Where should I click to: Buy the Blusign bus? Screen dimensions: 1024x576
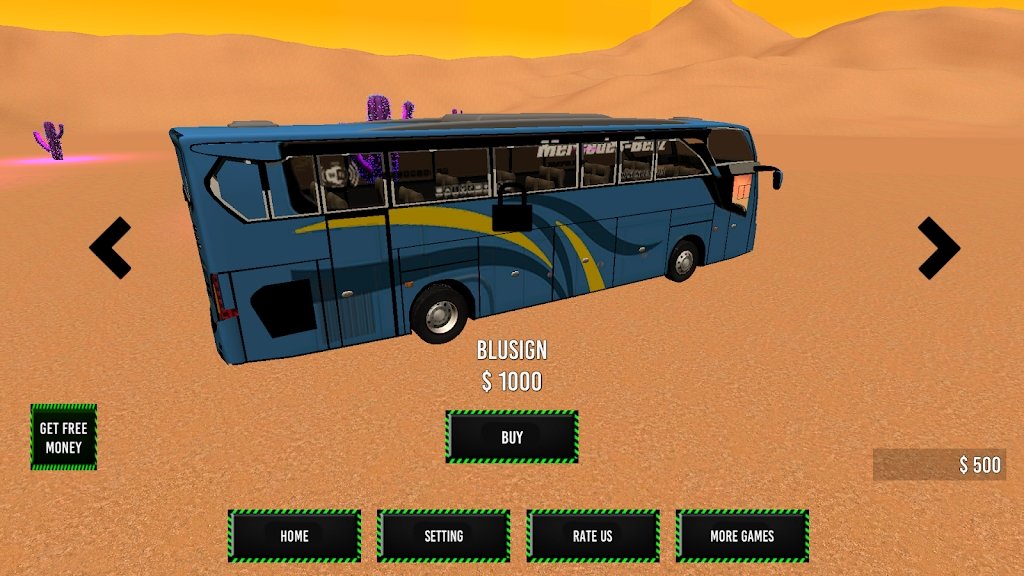click(x=512, y=437)
